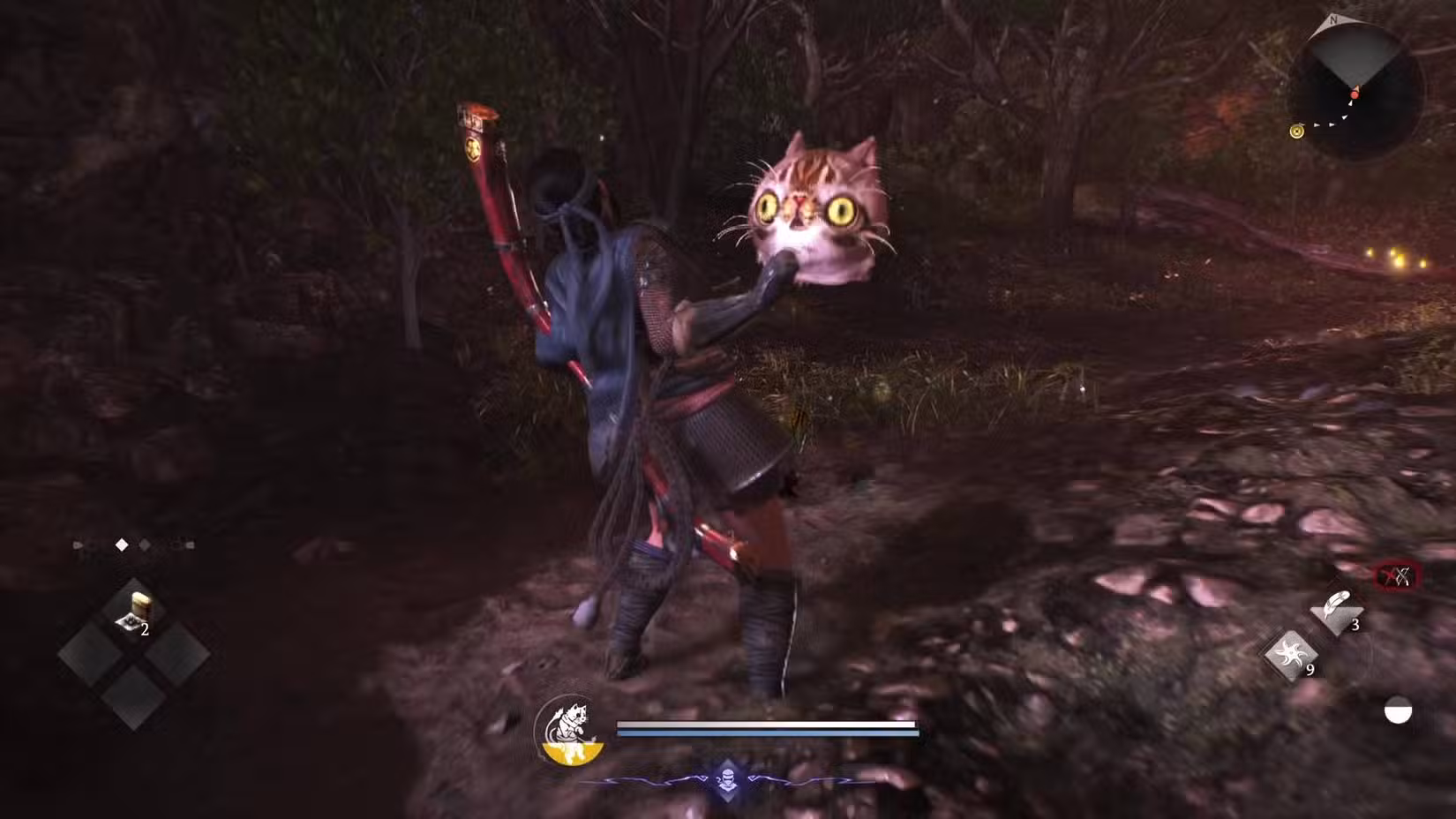The image size is (1456, 819).
Task: Switch to the gray diamond slot indicator
Action: point(144,546)
